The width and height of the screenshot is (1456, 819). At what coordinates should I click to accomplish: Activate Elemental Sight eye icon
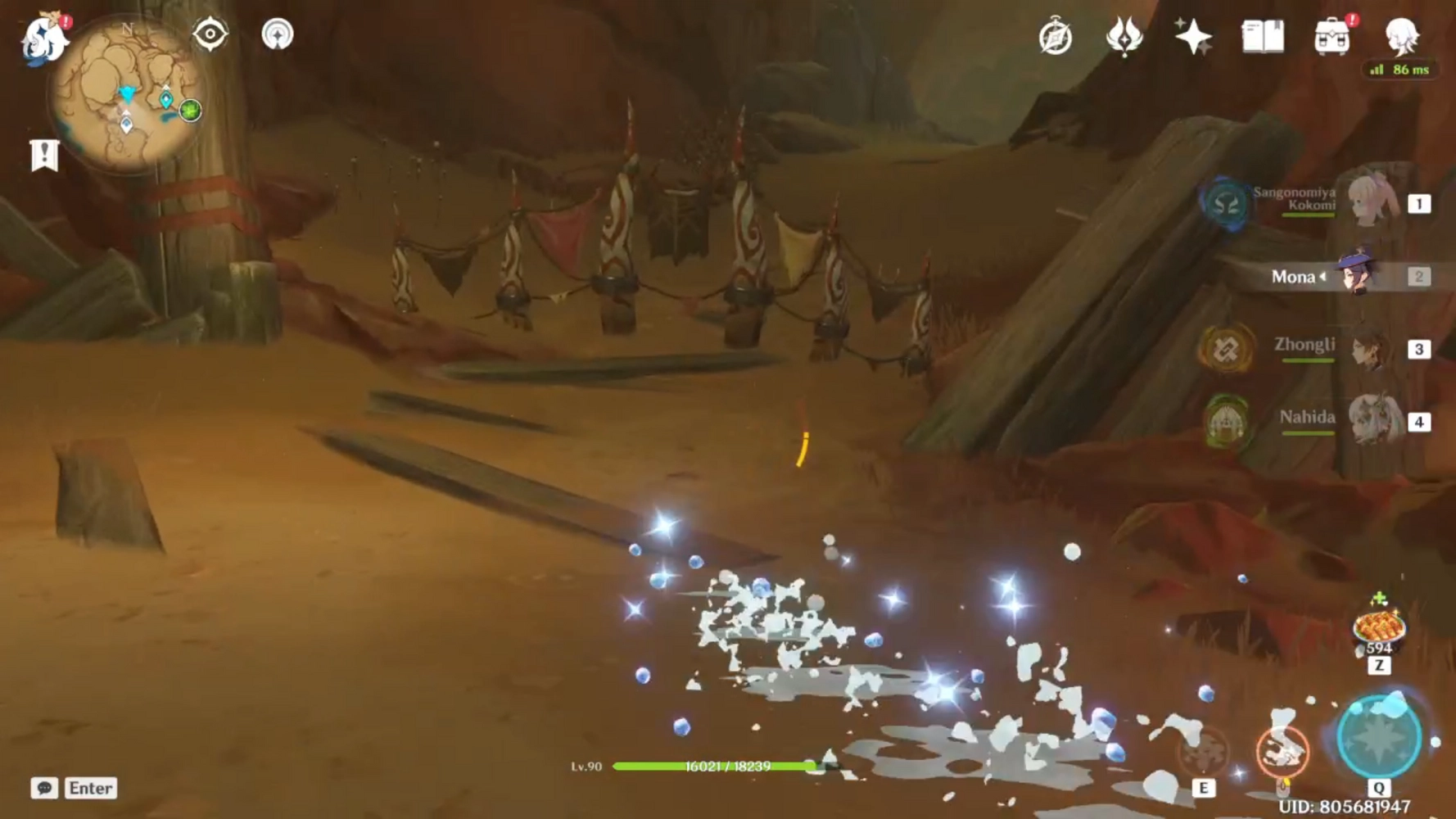209,34
